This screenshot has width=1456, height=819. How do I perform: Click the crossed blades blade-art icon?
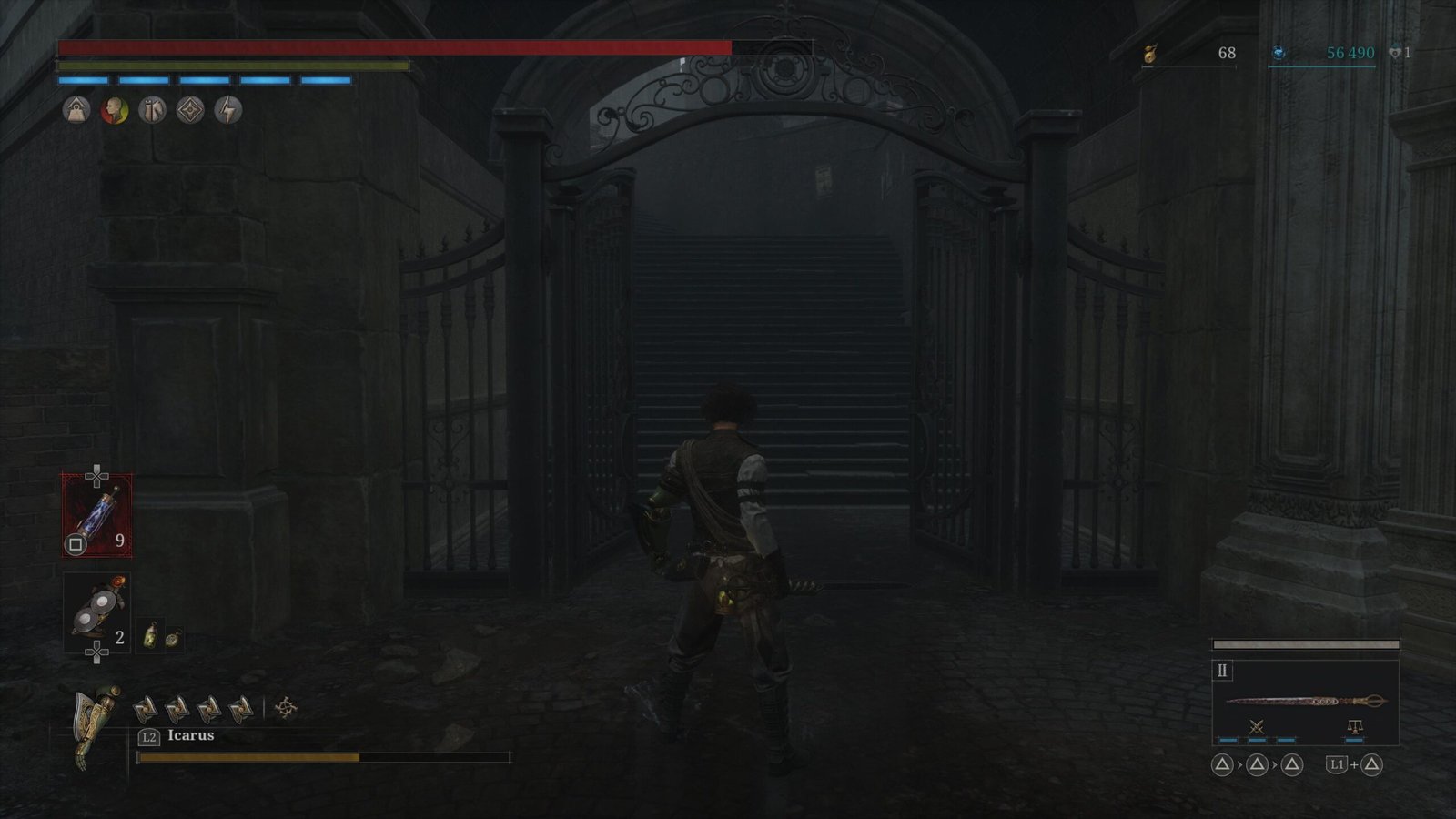1257,726
